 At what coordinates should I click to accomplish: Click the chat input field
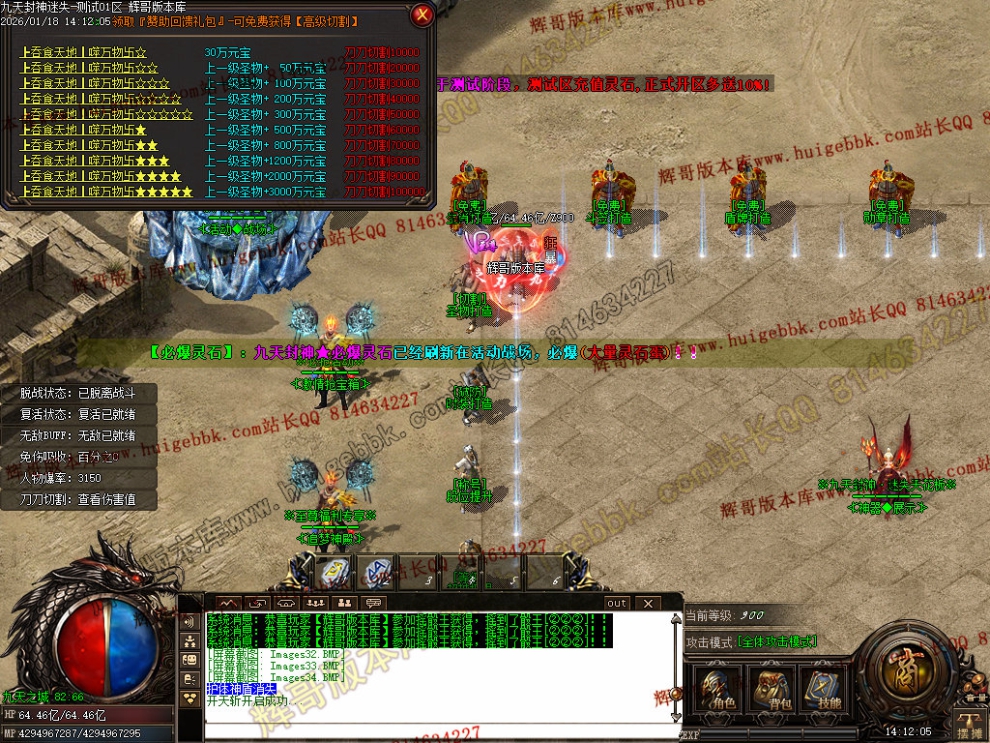pos(440,729)
